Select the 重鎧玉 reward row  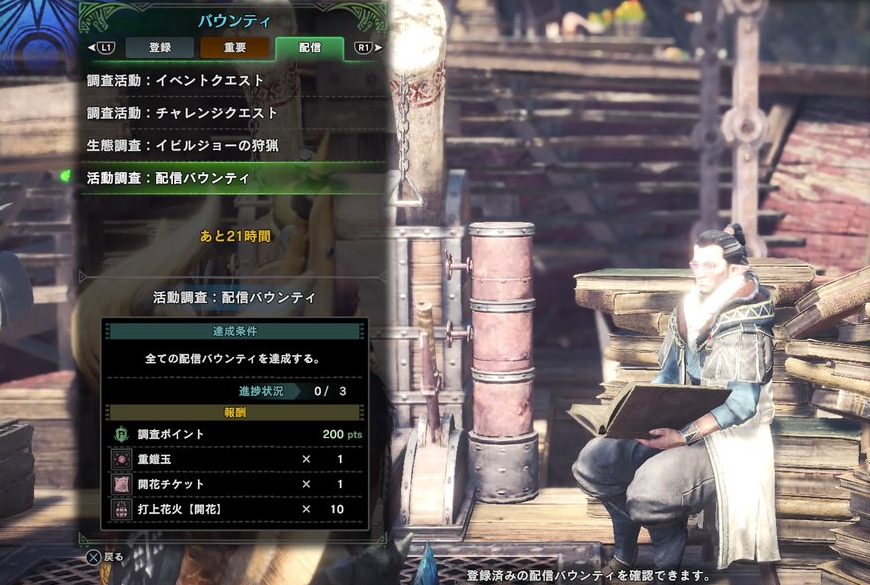point(235,459)
